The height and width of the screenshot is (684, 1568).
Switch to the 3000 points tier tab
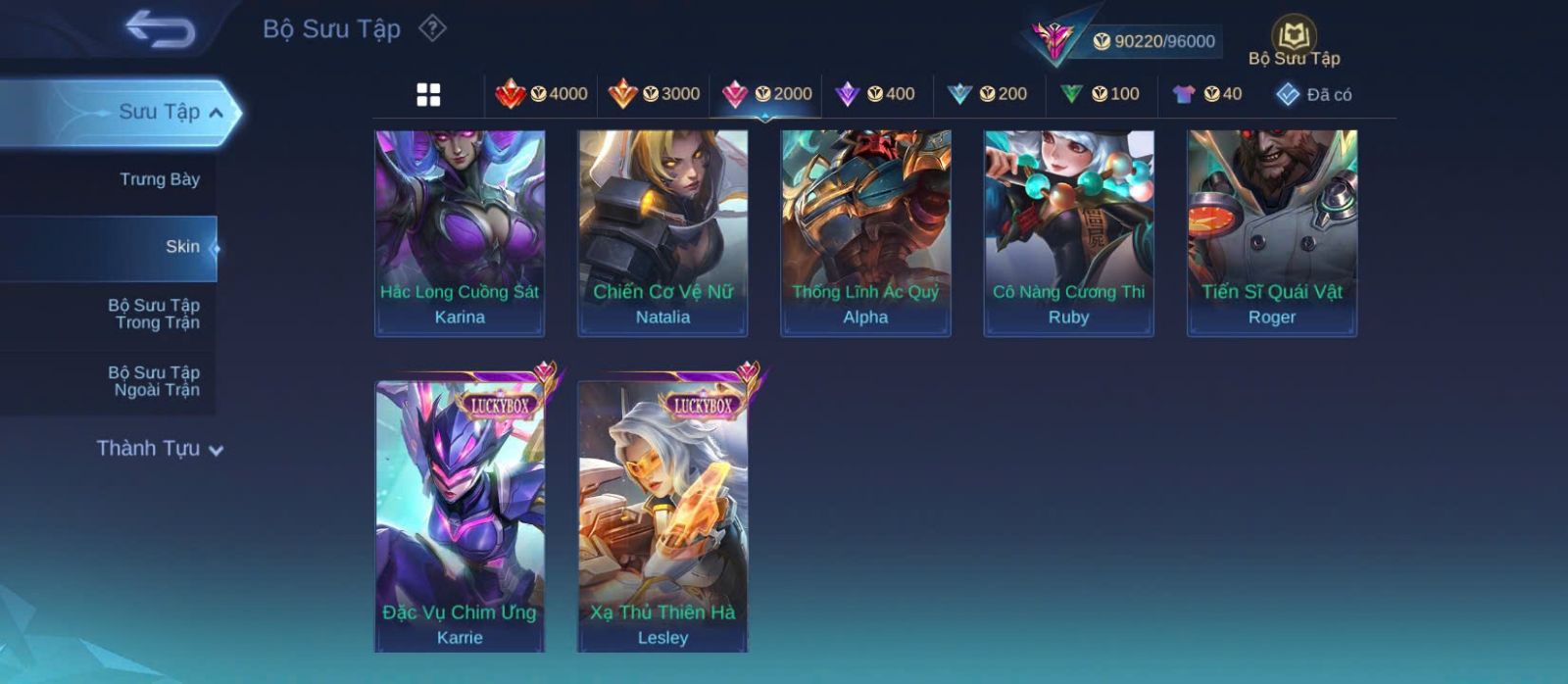click(x=654, y=94)
